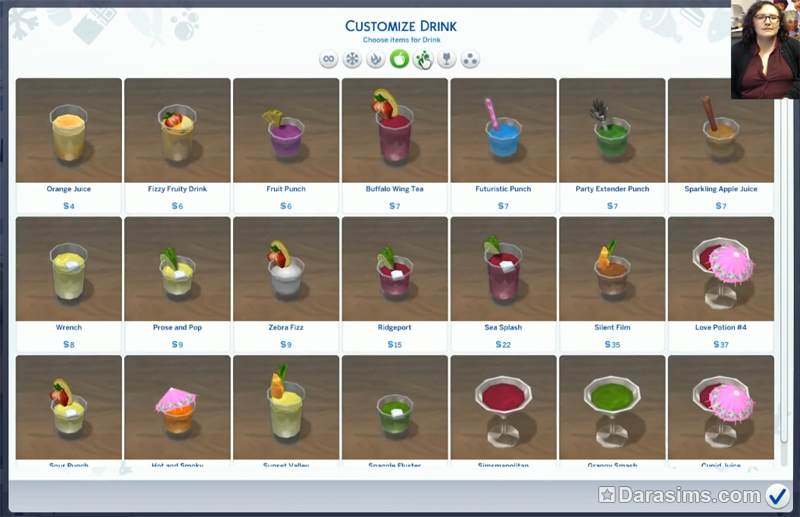Open the wine glass drink filter
800x517 pixels.
coord(447,59)
